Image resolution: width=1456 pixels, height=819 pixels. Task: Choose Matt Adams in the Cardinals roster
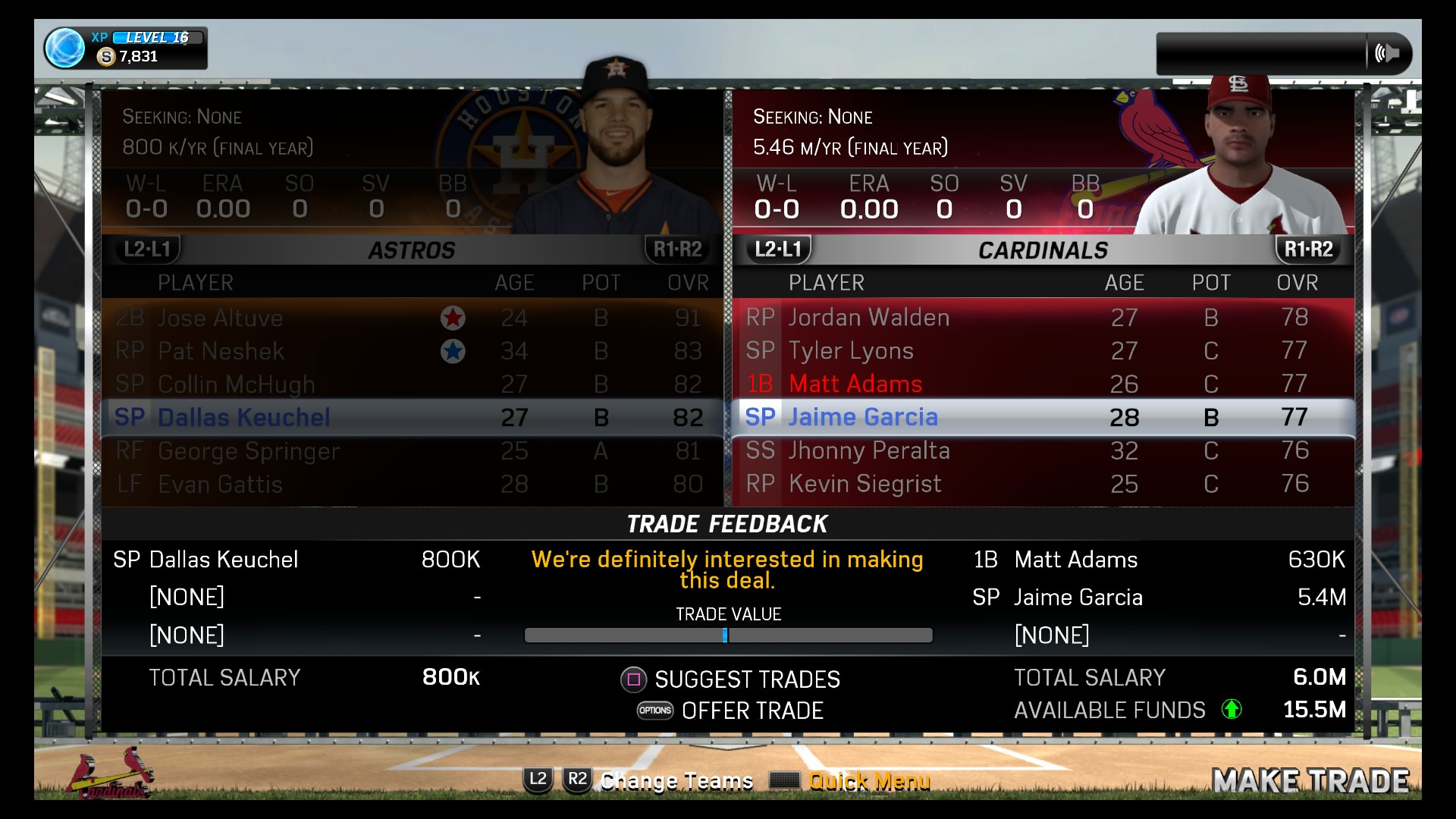tap(855, 384)
